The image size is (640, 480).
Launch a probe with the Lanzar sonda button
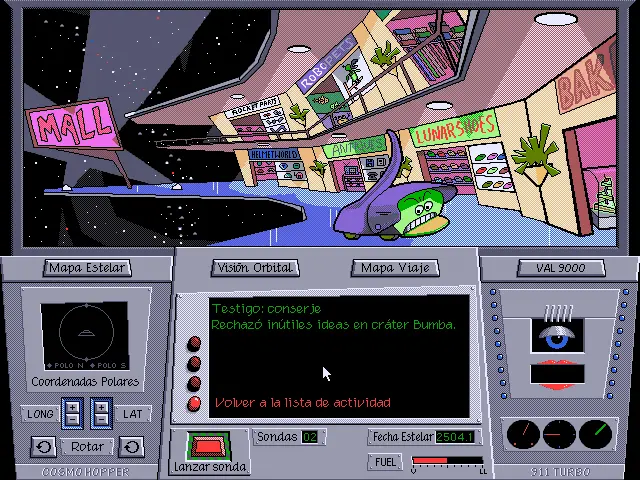pyautogui.click(x=209, y=446)
